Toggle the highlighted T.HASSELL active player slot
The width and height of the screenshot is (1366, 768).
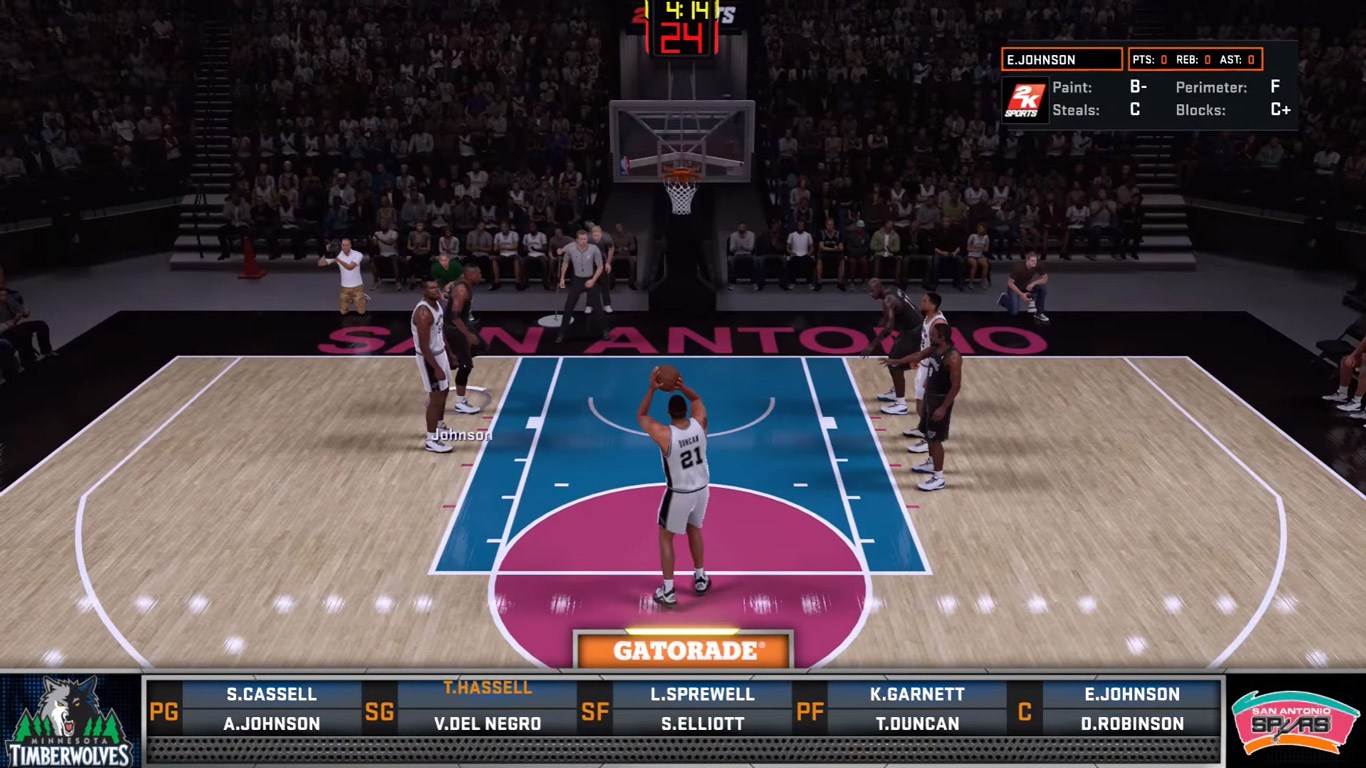487,687
